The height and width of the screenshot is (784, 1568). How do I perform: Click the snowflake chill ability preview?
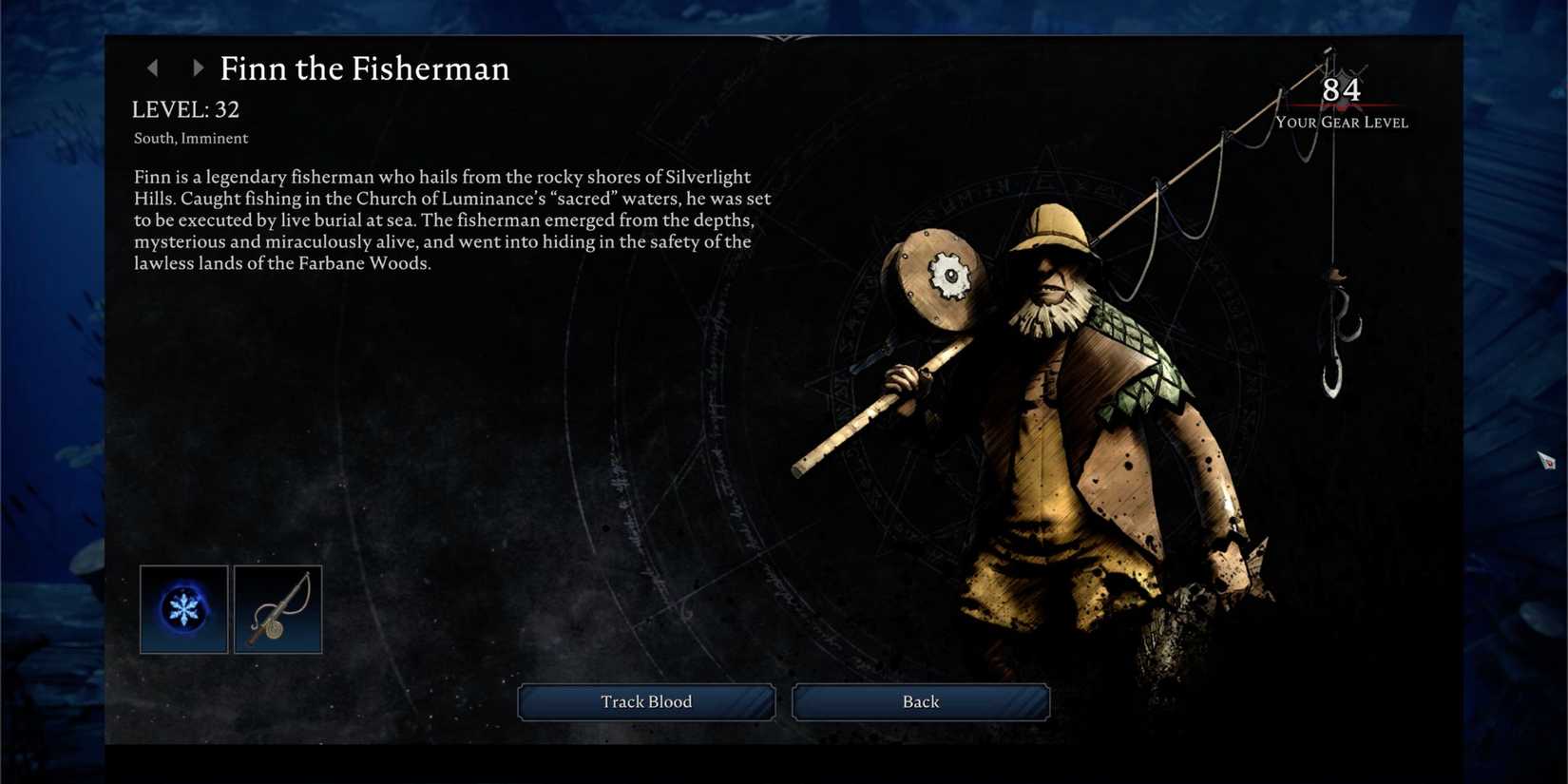tap(182, 608)
